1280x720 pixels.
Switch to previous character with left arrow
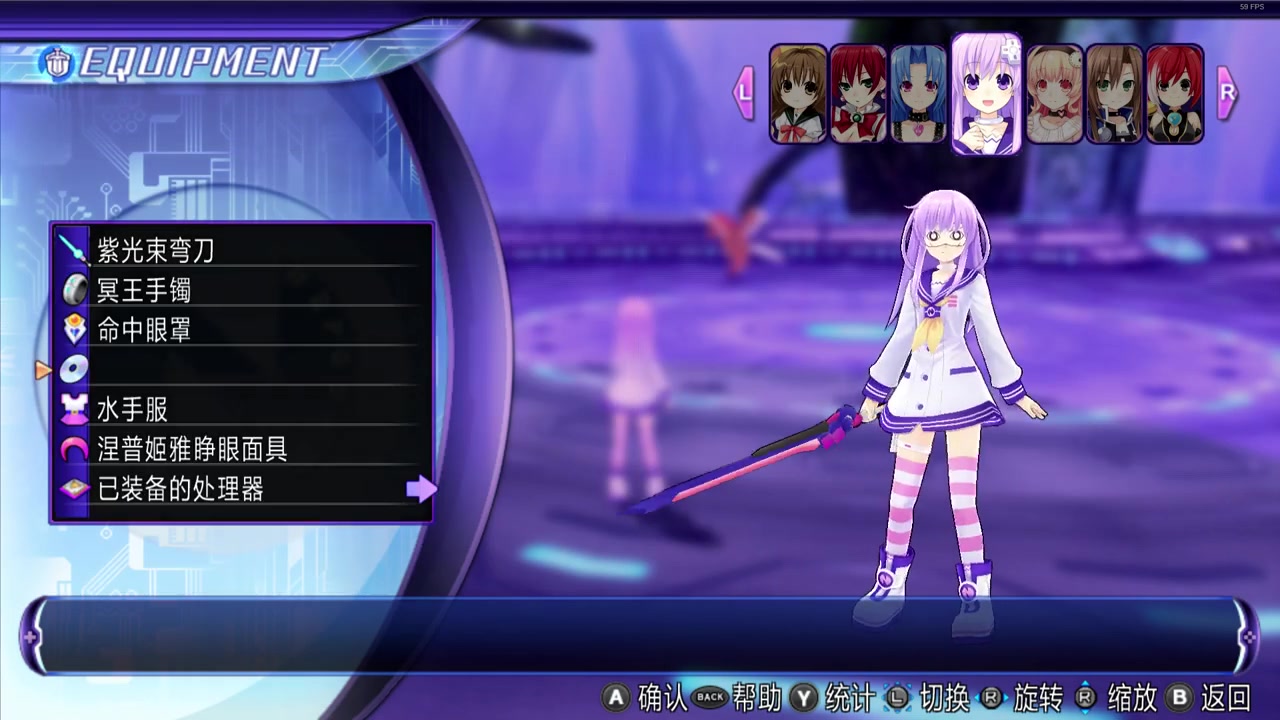click(744, 93)
